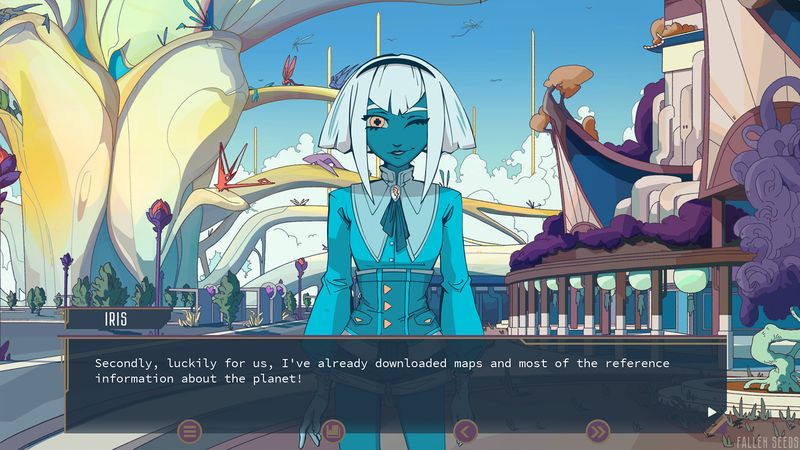This screenshot has height=450, width=800.
Task: Skip dialogue with the double arrow button
Action: [x=597, y=432]
